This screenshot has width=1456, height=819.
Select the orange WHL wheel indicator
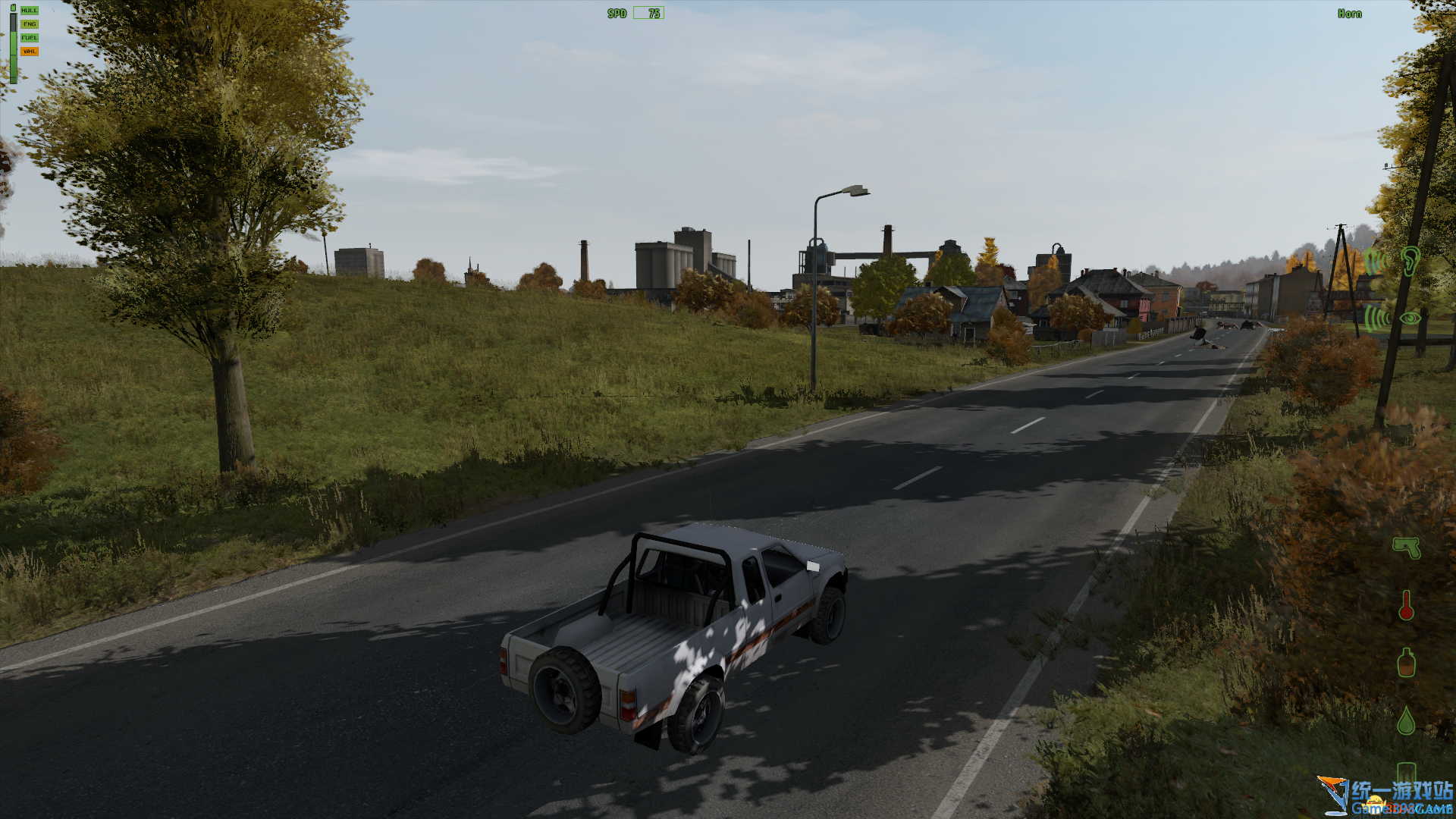(x=29, y=52)
